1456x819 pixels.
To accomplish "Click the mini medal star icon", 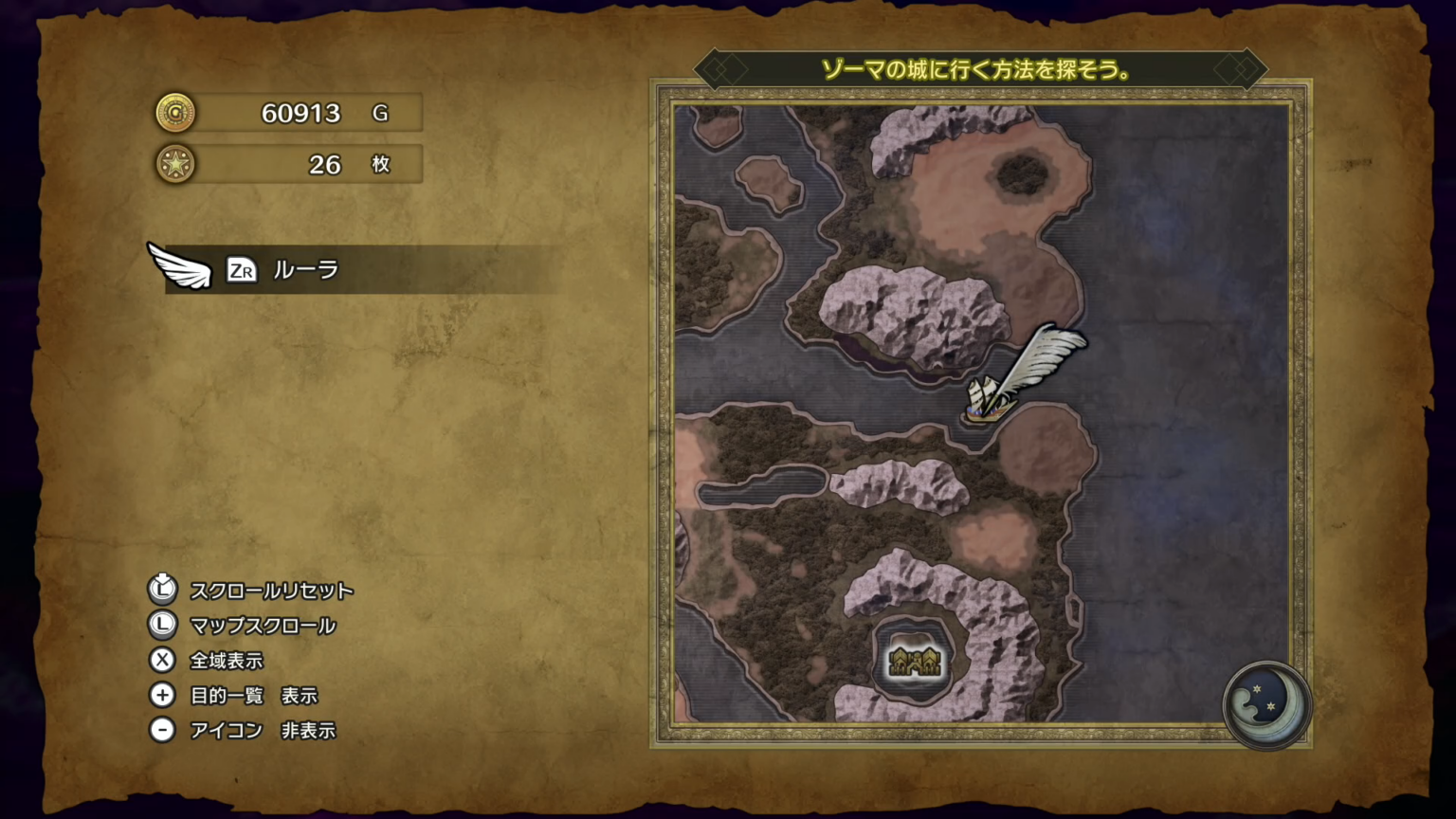I will pyautogui.click(x=176, y=165).
